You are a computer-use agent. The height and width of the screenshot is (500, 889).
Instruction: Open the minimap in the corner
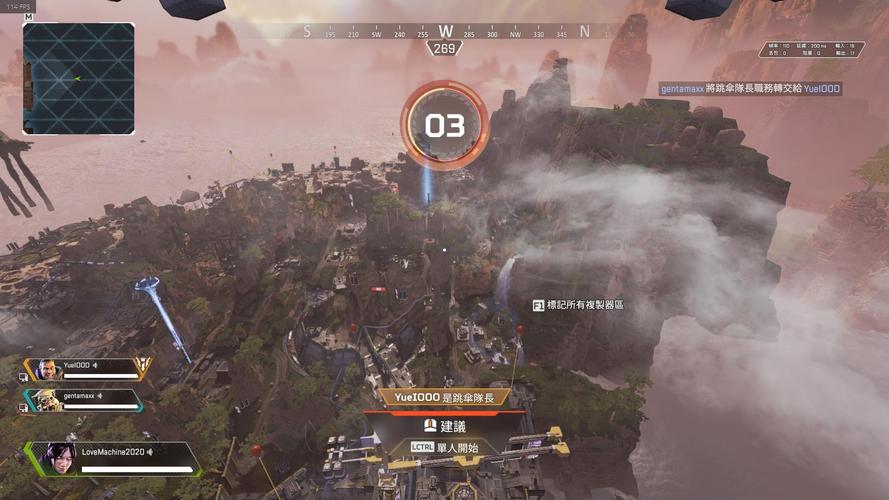(x=78, y=78)
